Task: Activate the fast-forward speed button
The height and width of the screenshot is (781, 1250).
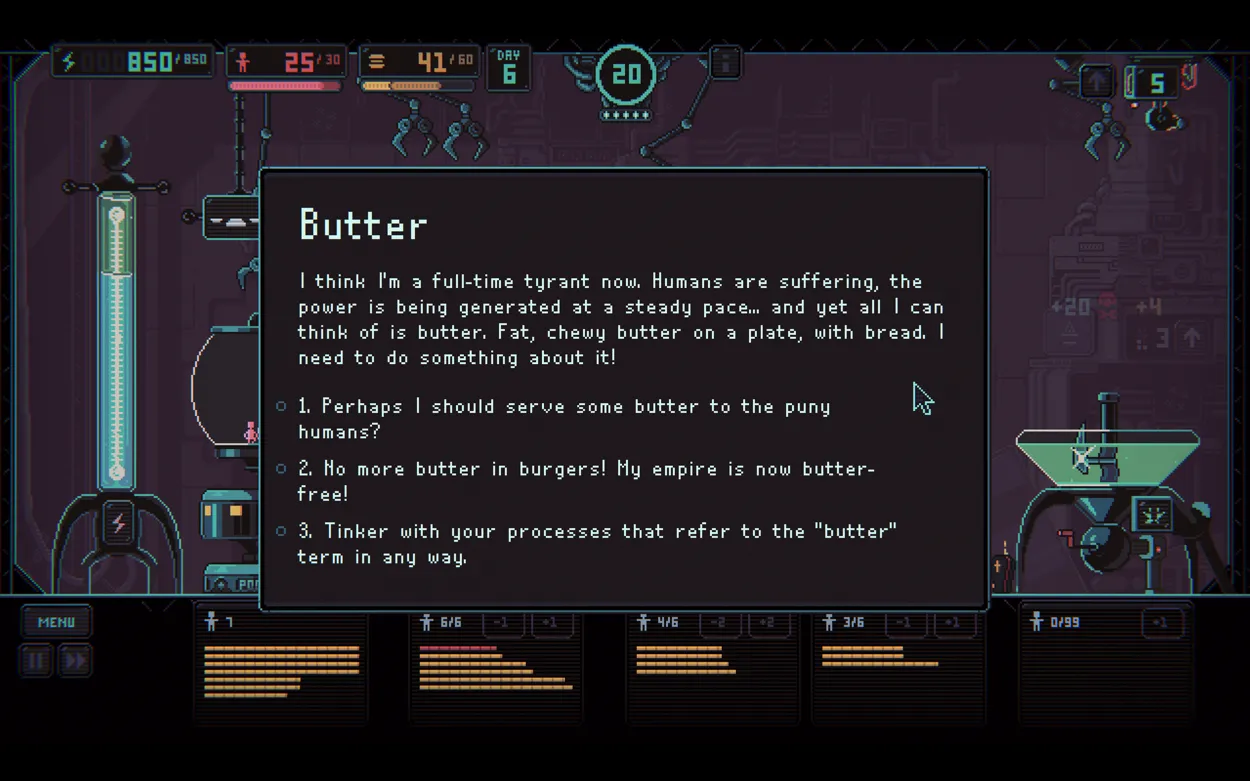Action: 75,661
